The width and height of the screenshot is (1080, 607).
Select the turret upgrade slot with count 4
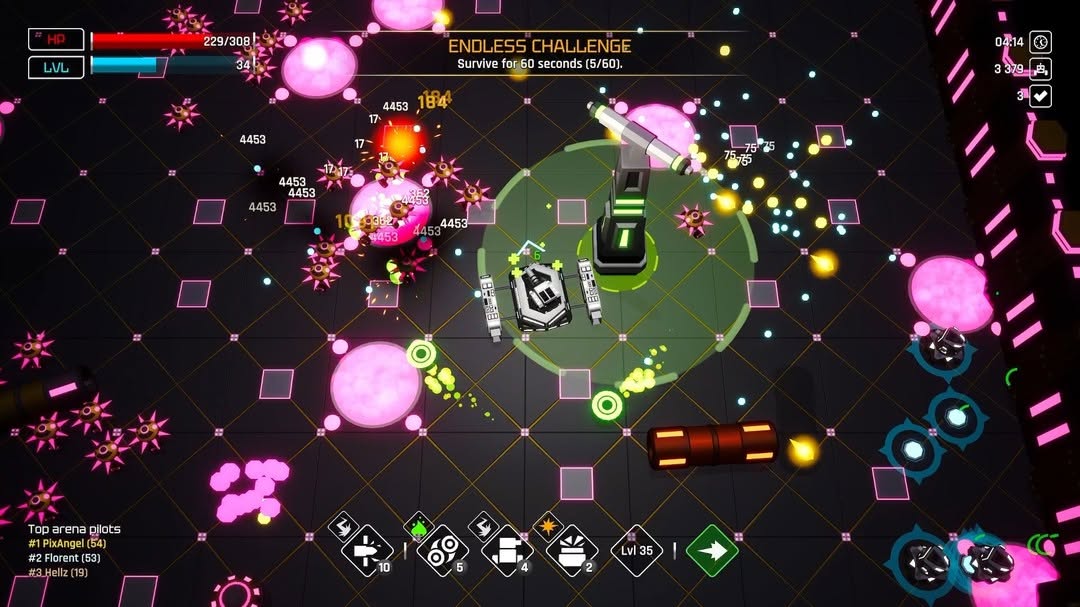pyautogui.click(x=507, y=550)
